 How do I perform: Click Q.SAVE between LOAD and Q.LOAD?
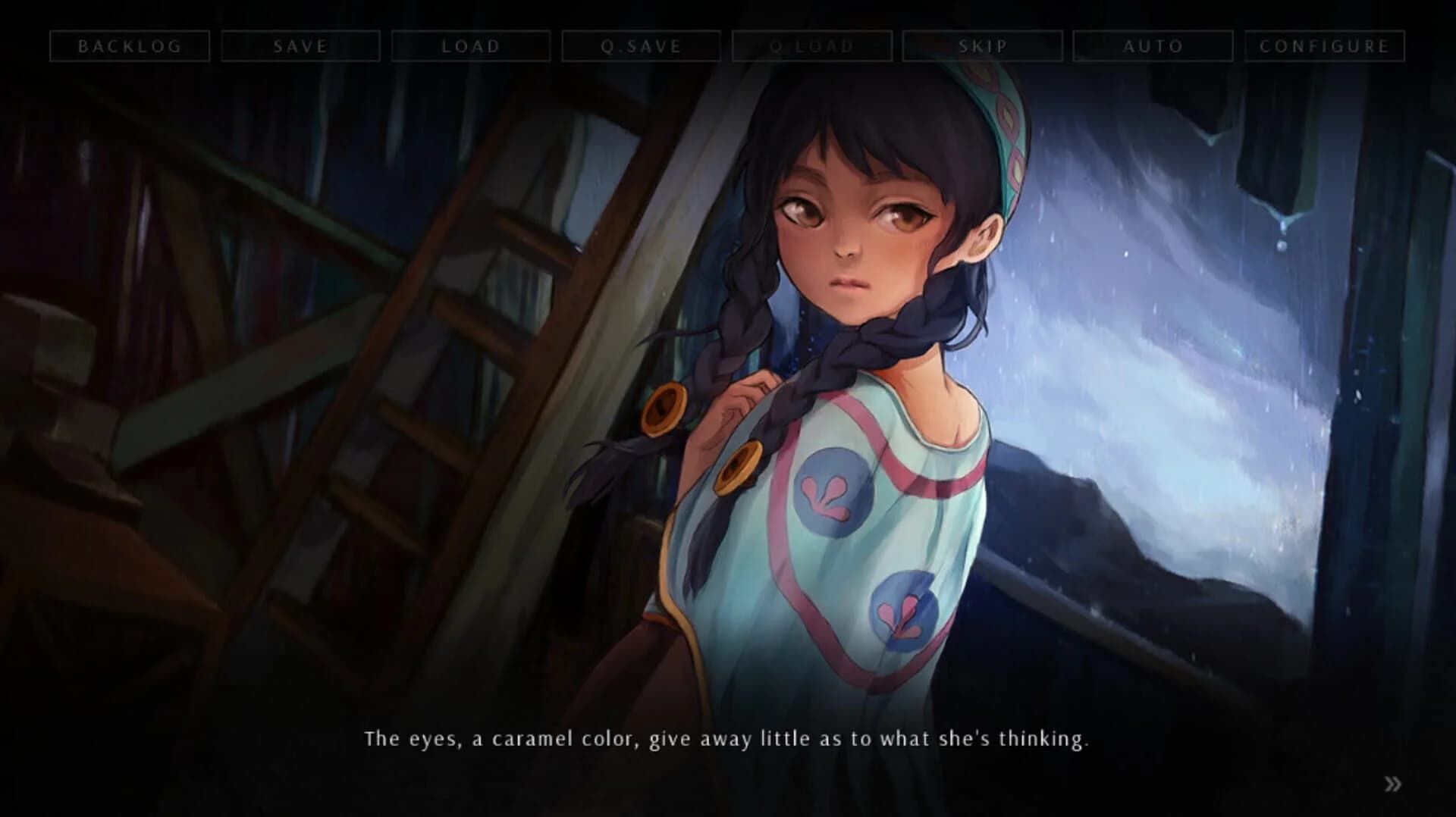[642, 45]
